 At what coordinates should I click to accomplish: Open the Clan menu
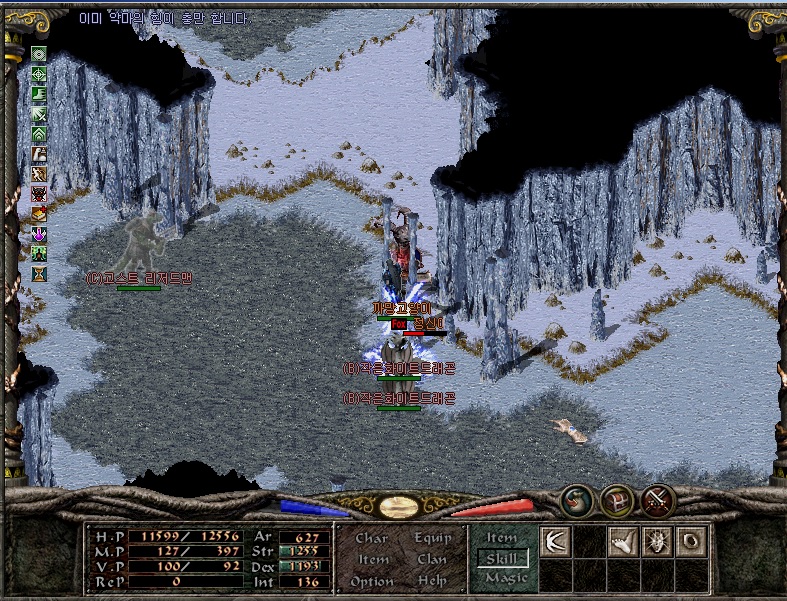coord(431,560)
